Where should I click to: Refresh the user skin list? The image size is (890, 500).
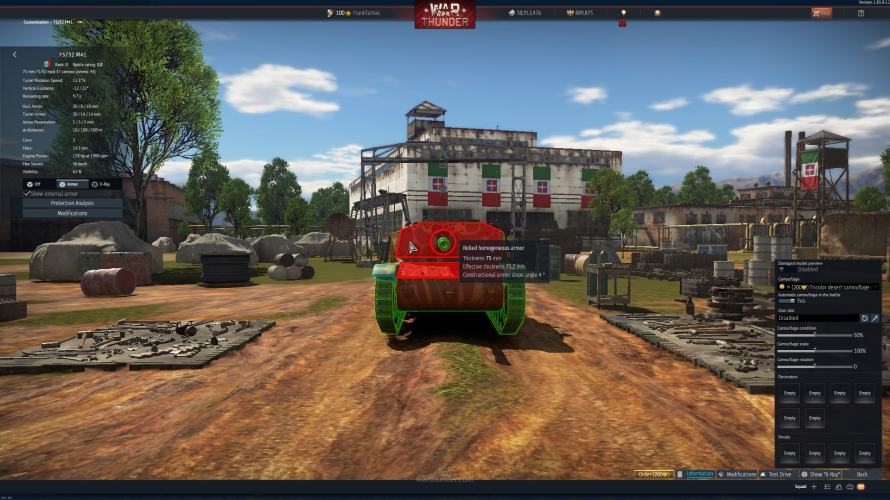864,318
